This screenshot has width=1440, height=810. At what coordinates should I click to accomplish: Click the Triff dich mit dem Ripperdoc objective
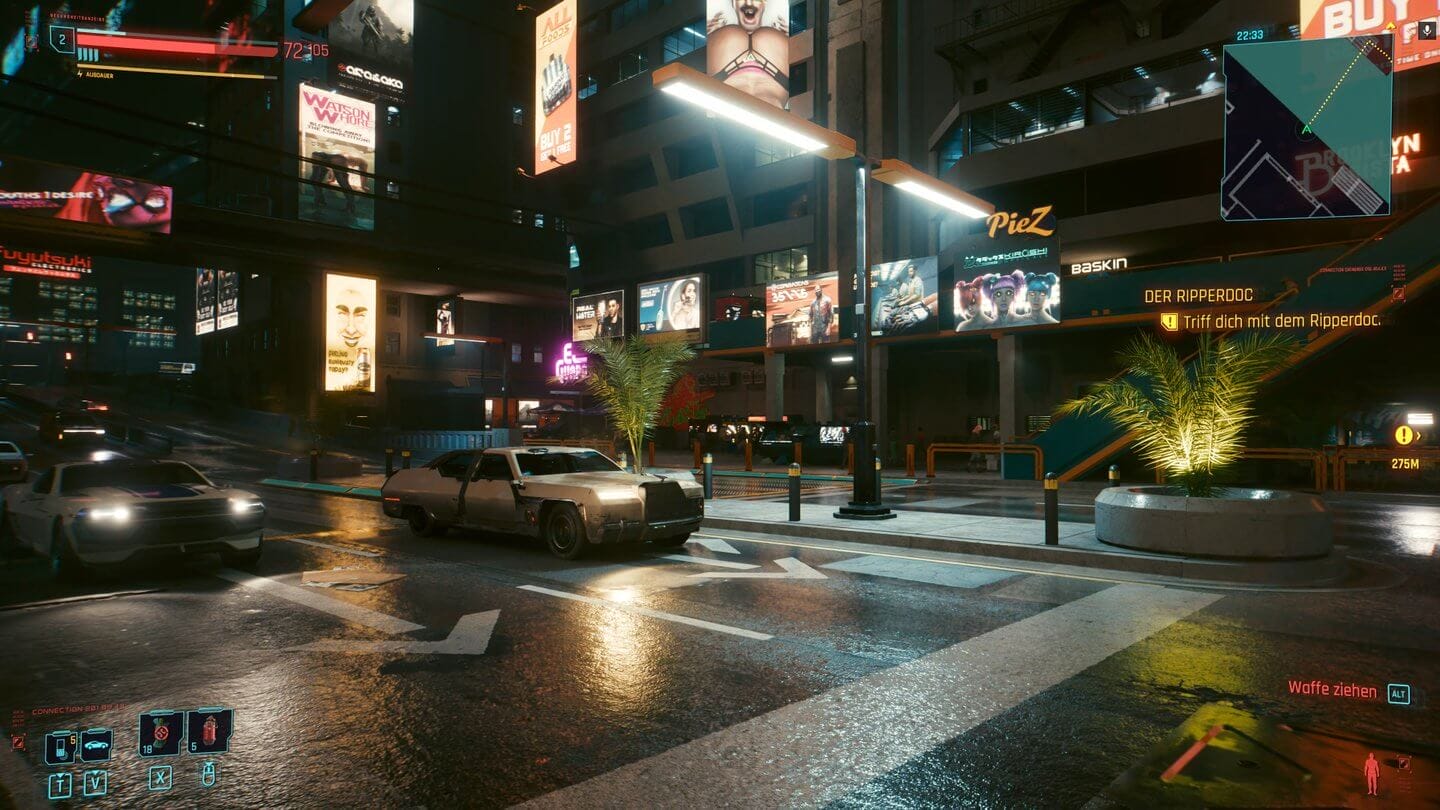pyautogui.click(x=1280, y=321)
